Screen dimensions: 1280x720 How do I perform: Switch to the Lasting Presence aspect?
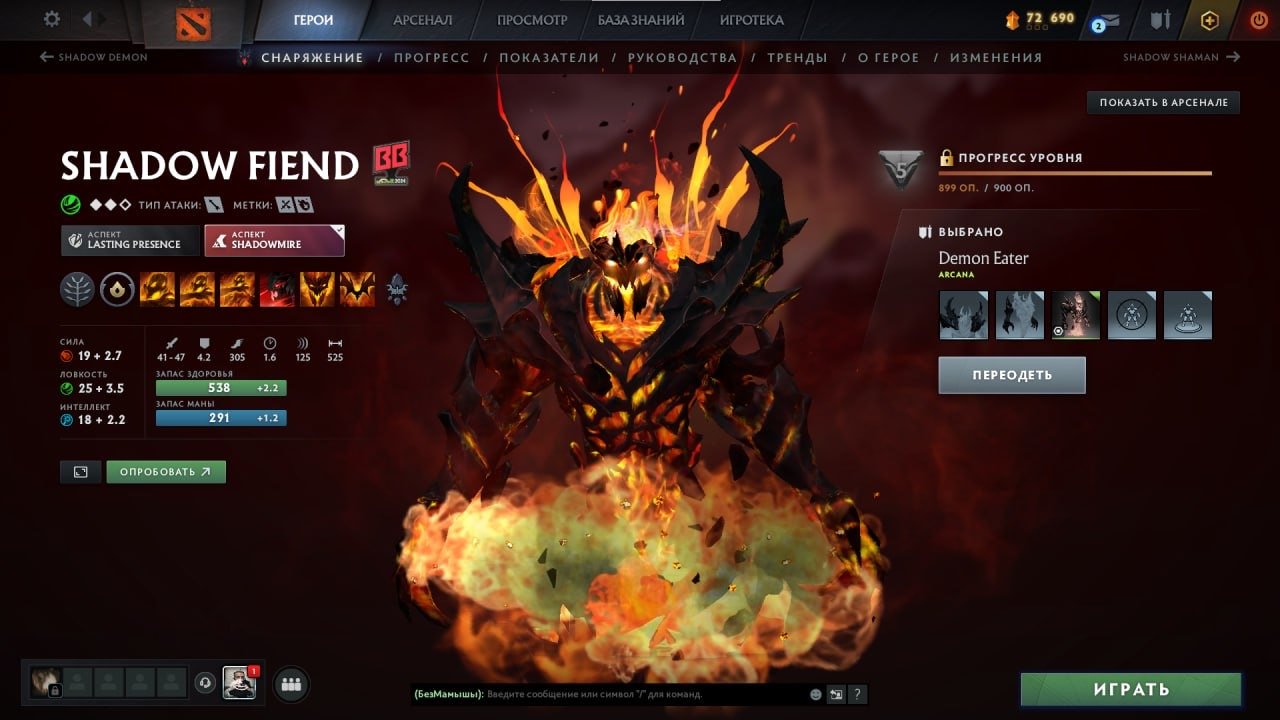pos(129,240)
